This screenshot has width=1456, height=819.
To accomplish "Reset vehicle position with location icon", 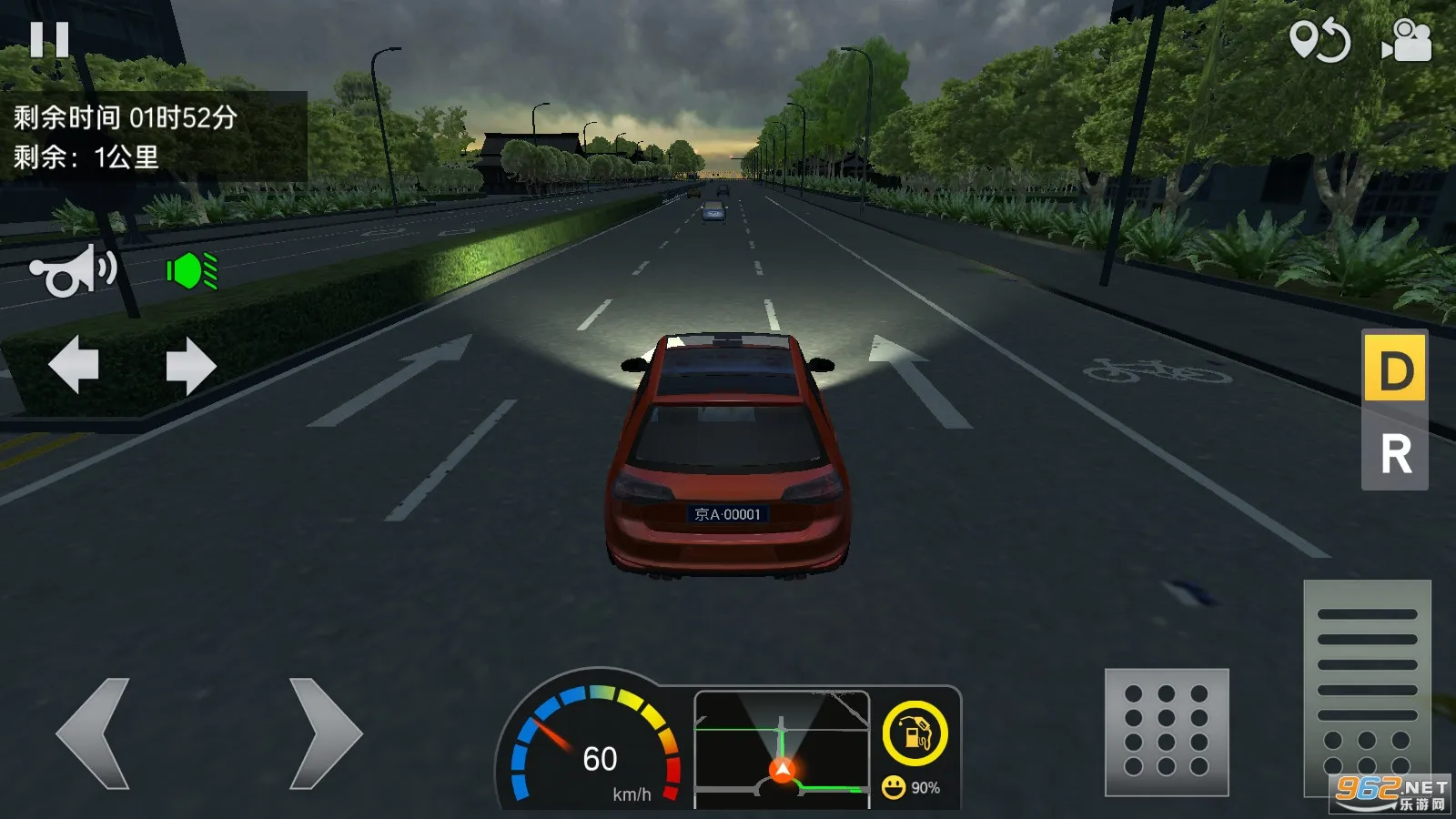I will [1319, 41].
